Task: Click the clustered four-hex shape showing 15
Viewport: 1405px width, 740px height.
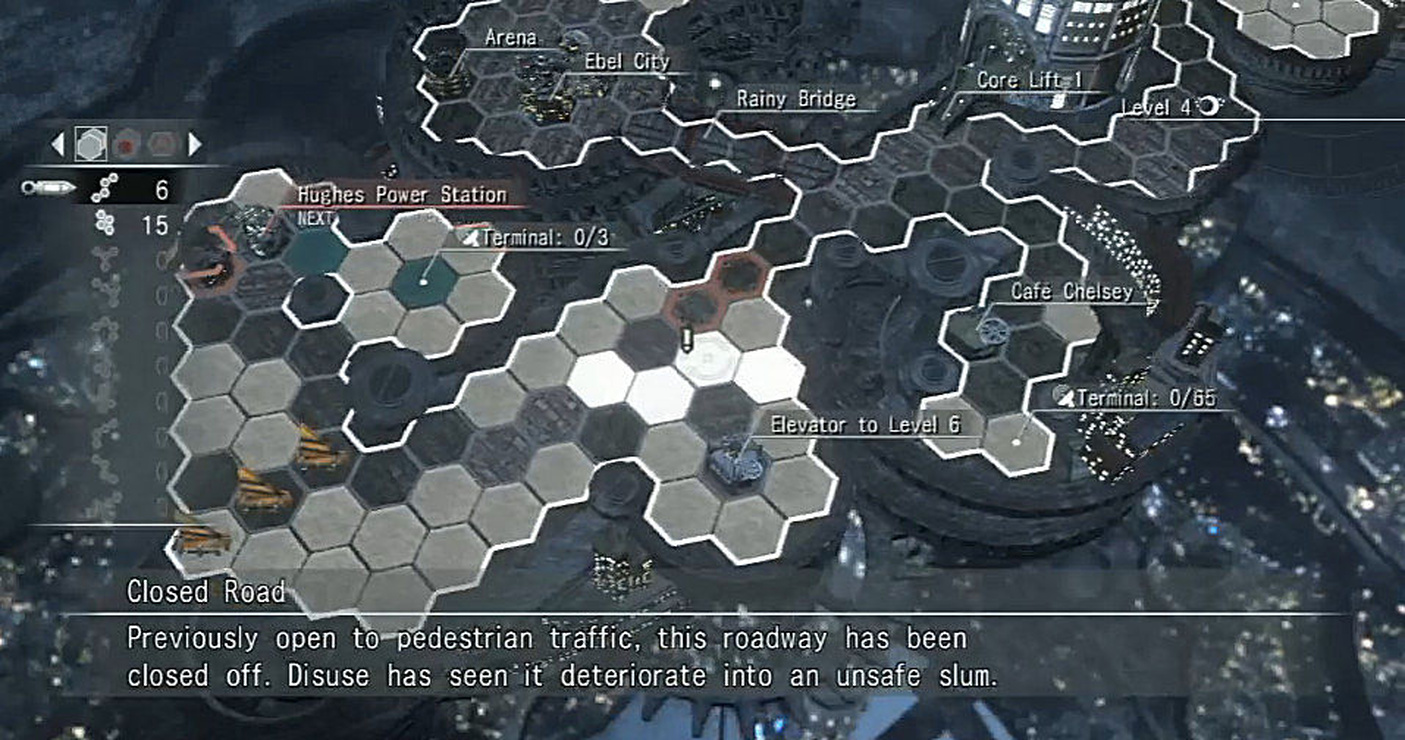Action: click(x=105, y=222)
